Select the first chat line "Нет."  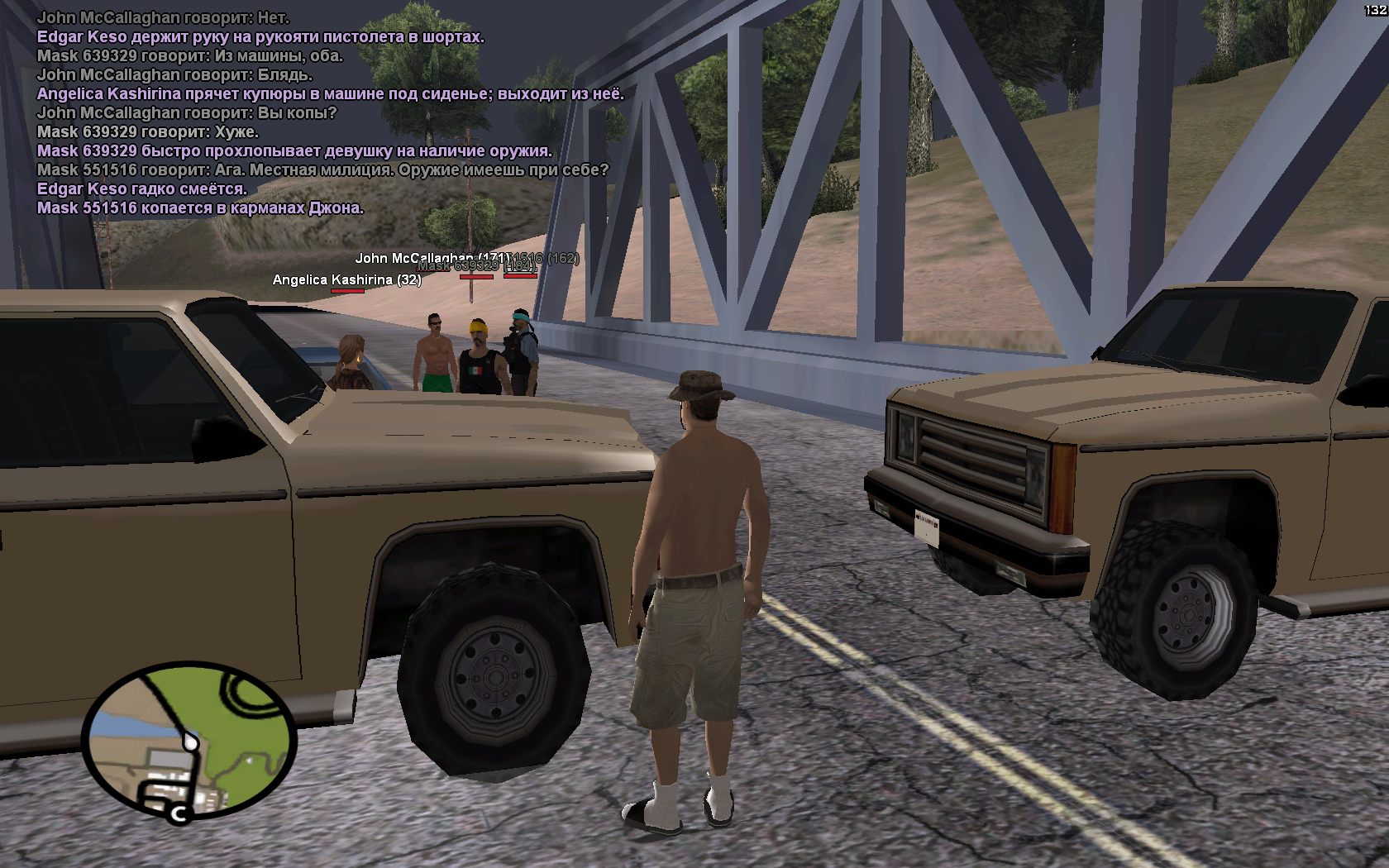[x=163, y=17]
